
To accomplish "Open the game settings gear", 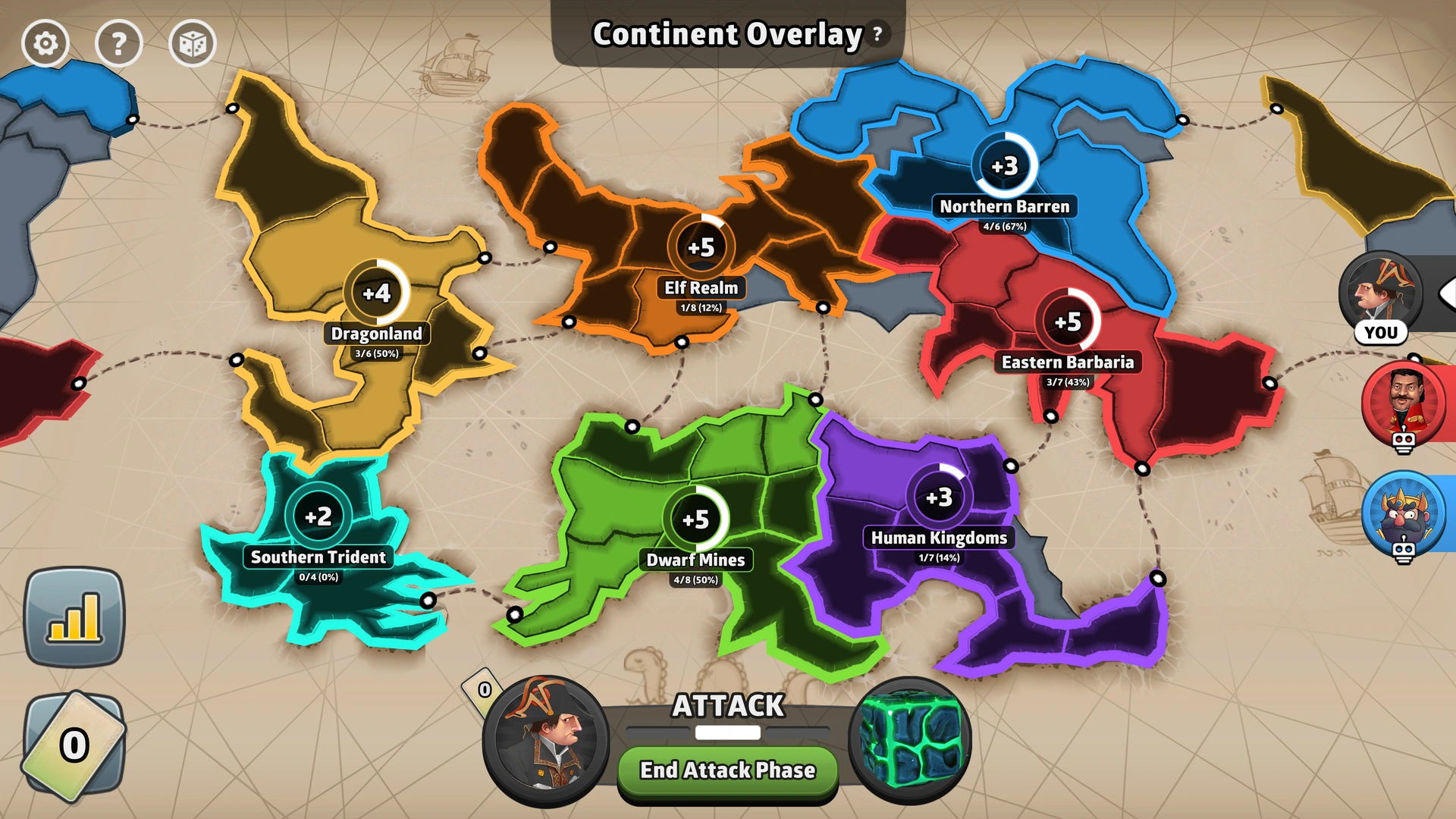I will (47, 43).
